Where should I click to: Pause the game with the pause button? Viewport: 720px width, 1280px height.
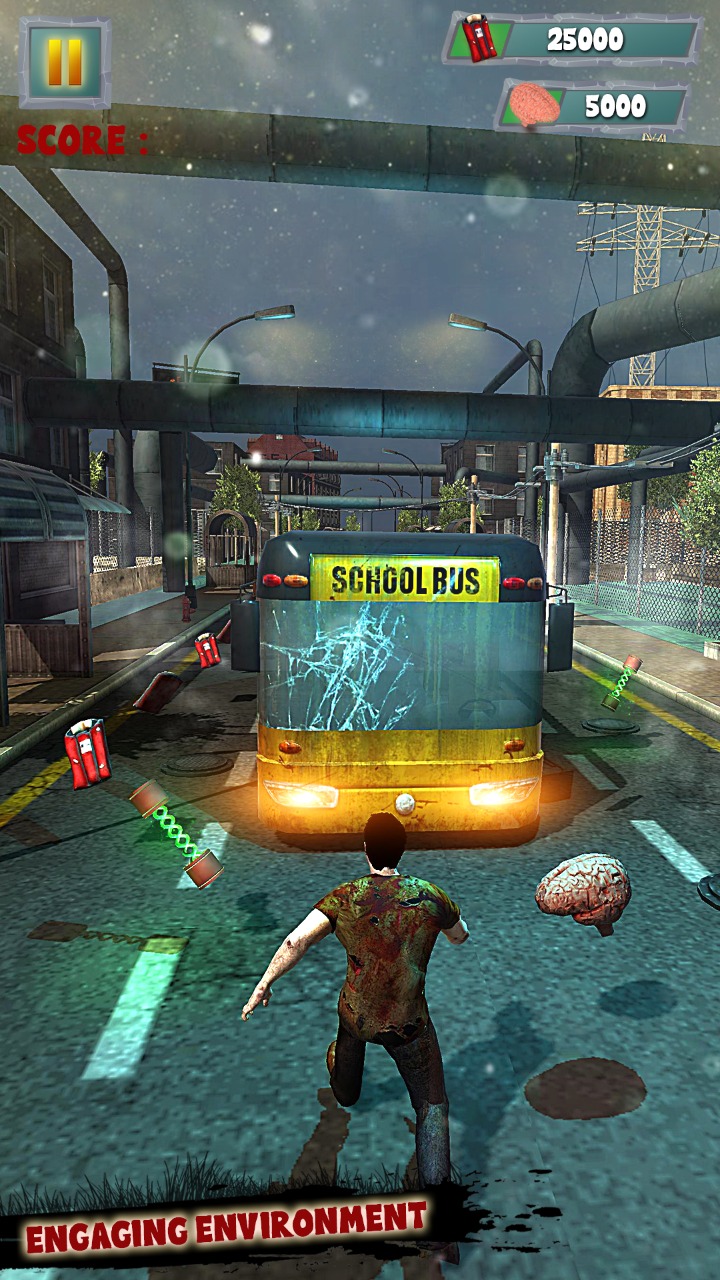tap(65, 62)
